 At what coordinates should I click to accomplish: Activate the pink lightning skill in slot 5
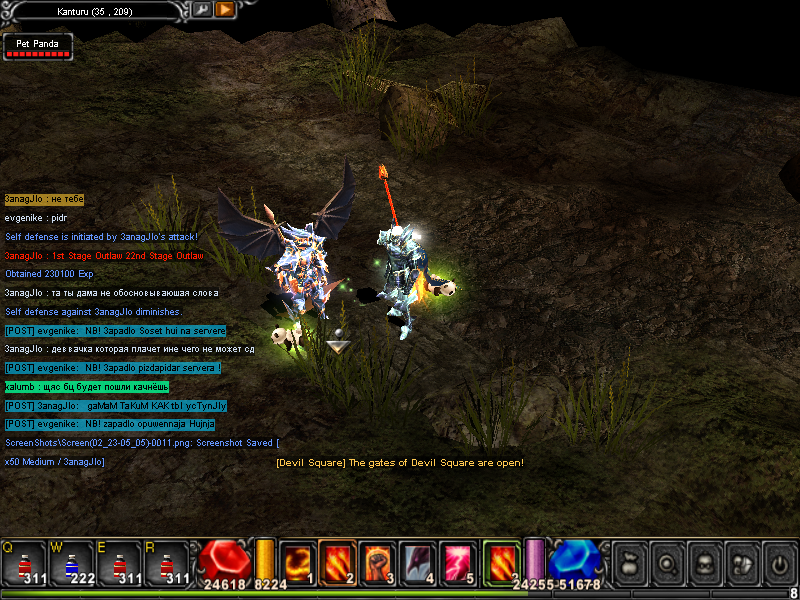(x=458, y=562)
